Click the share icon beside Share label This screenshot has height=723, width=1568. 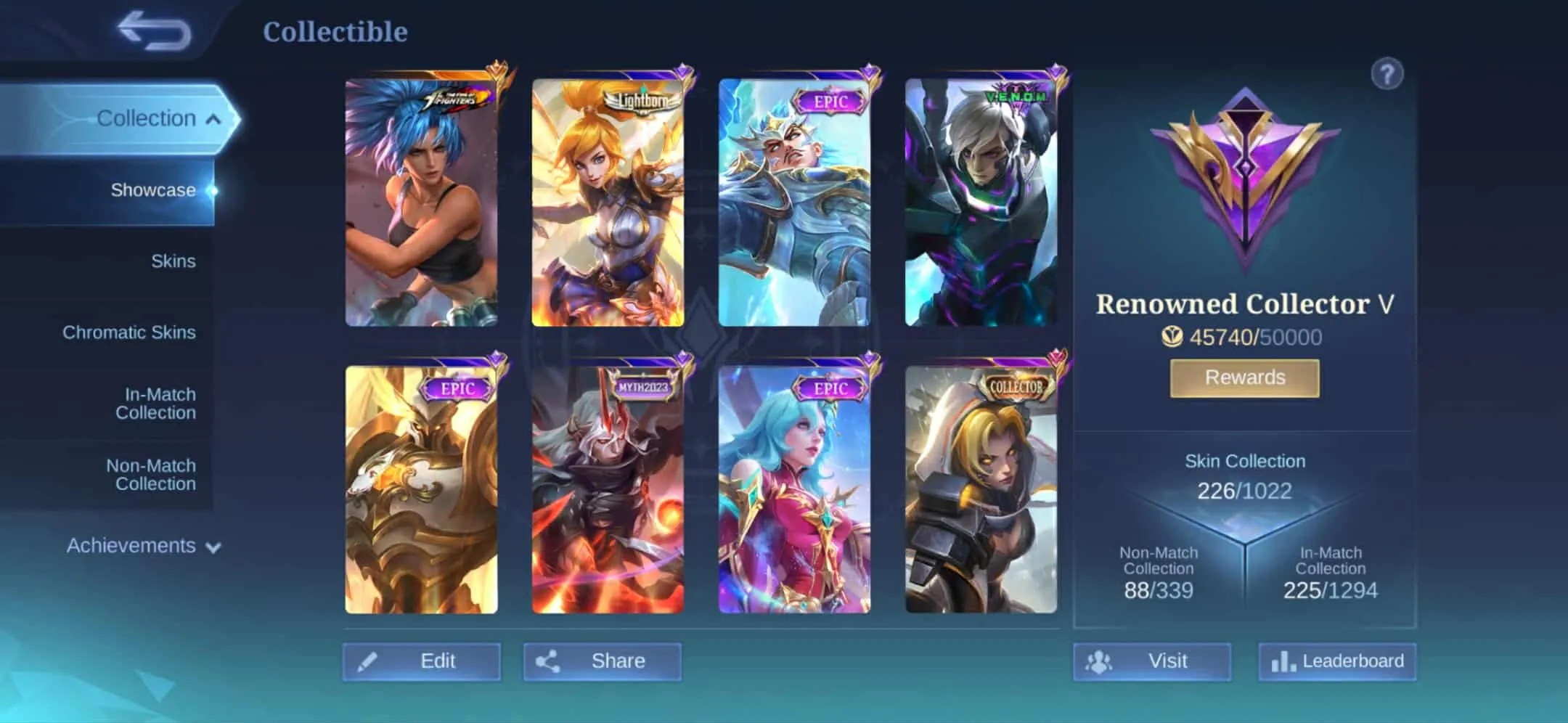[550, 661]
